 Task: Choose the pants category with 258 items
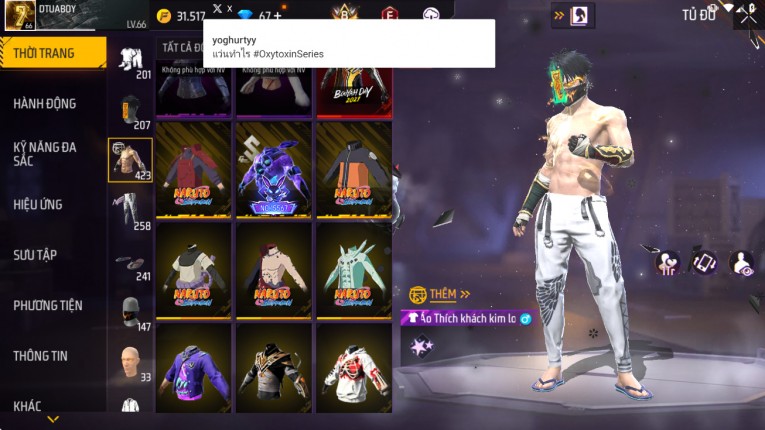click(130, 211)
